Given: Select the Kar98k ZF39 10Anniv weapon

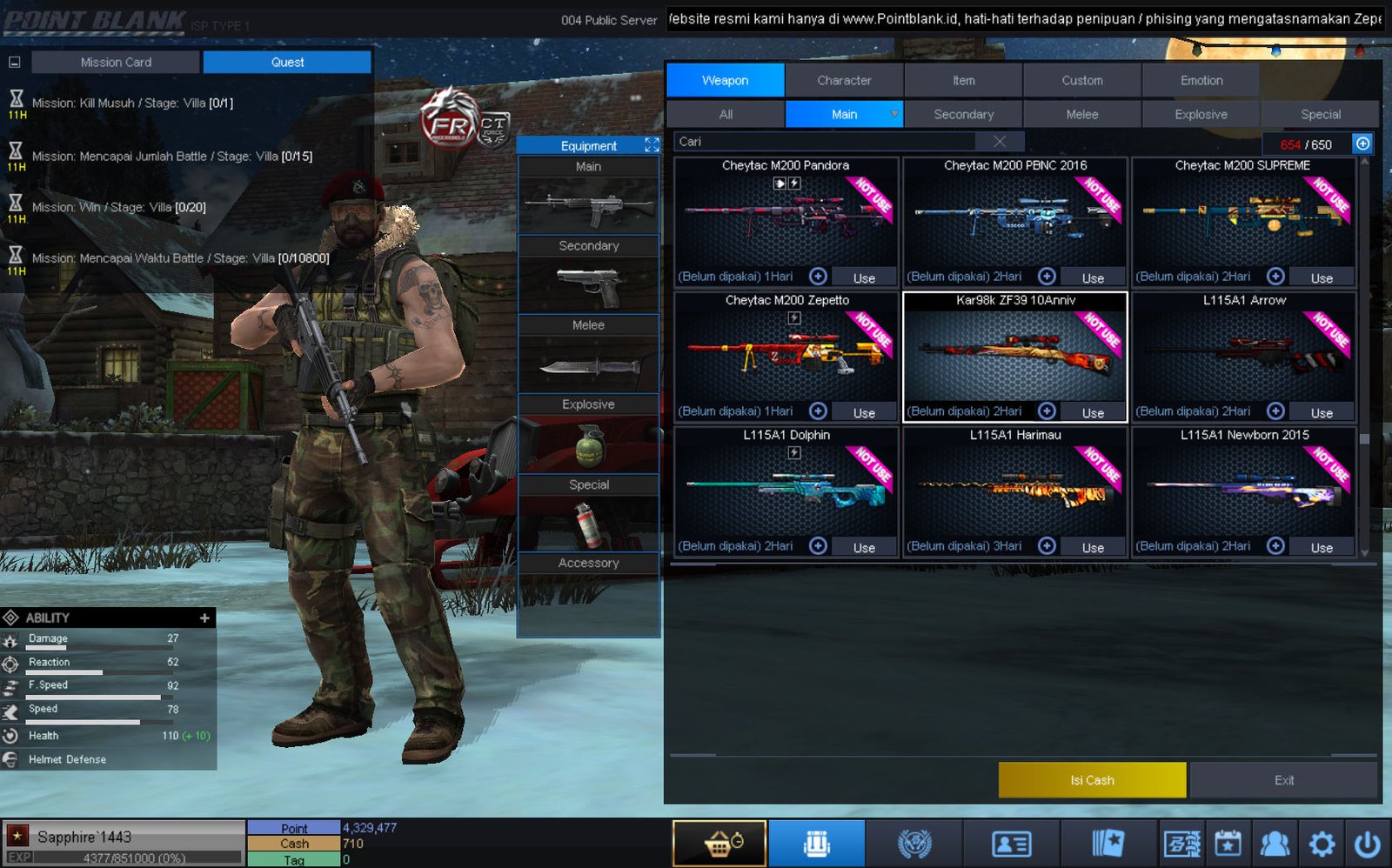Looking at the screenshot, I should (x=1014, y=352).
